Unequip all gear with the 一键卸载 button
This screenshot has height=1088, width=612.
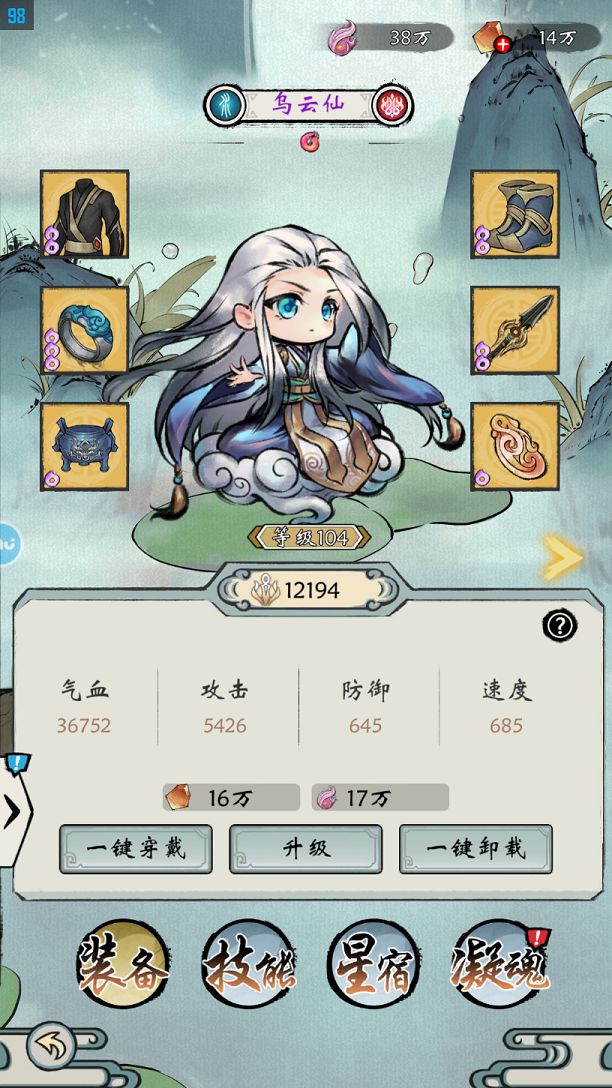tap(475, 849)
